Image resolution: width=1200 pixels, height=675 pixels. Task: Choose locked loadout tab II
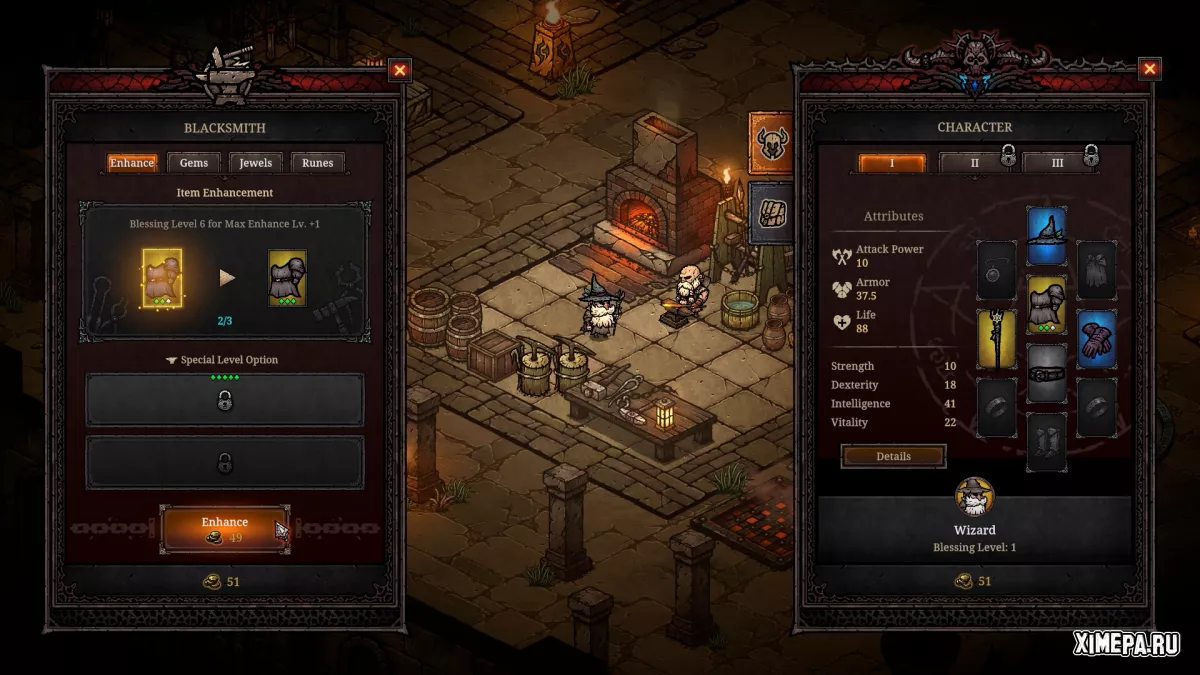(x=975, y=163)
